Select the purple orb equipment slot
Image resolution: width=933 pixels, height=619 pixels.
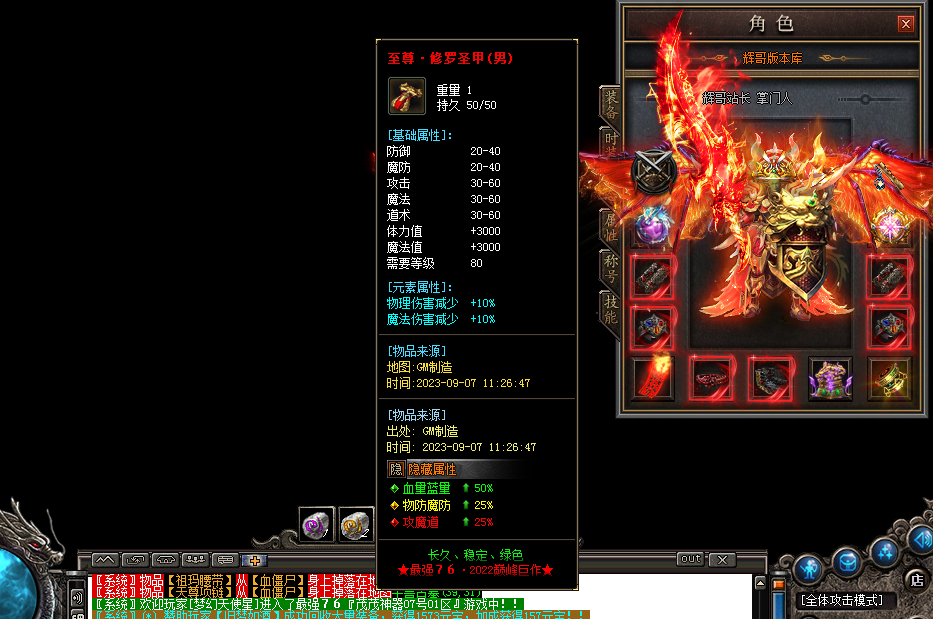pos(653,226)
